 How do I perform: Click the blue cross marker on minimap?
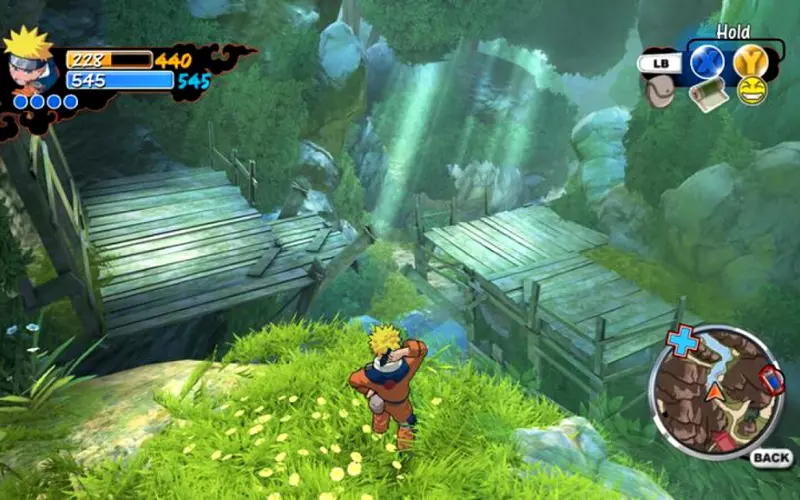coord(683,341)
